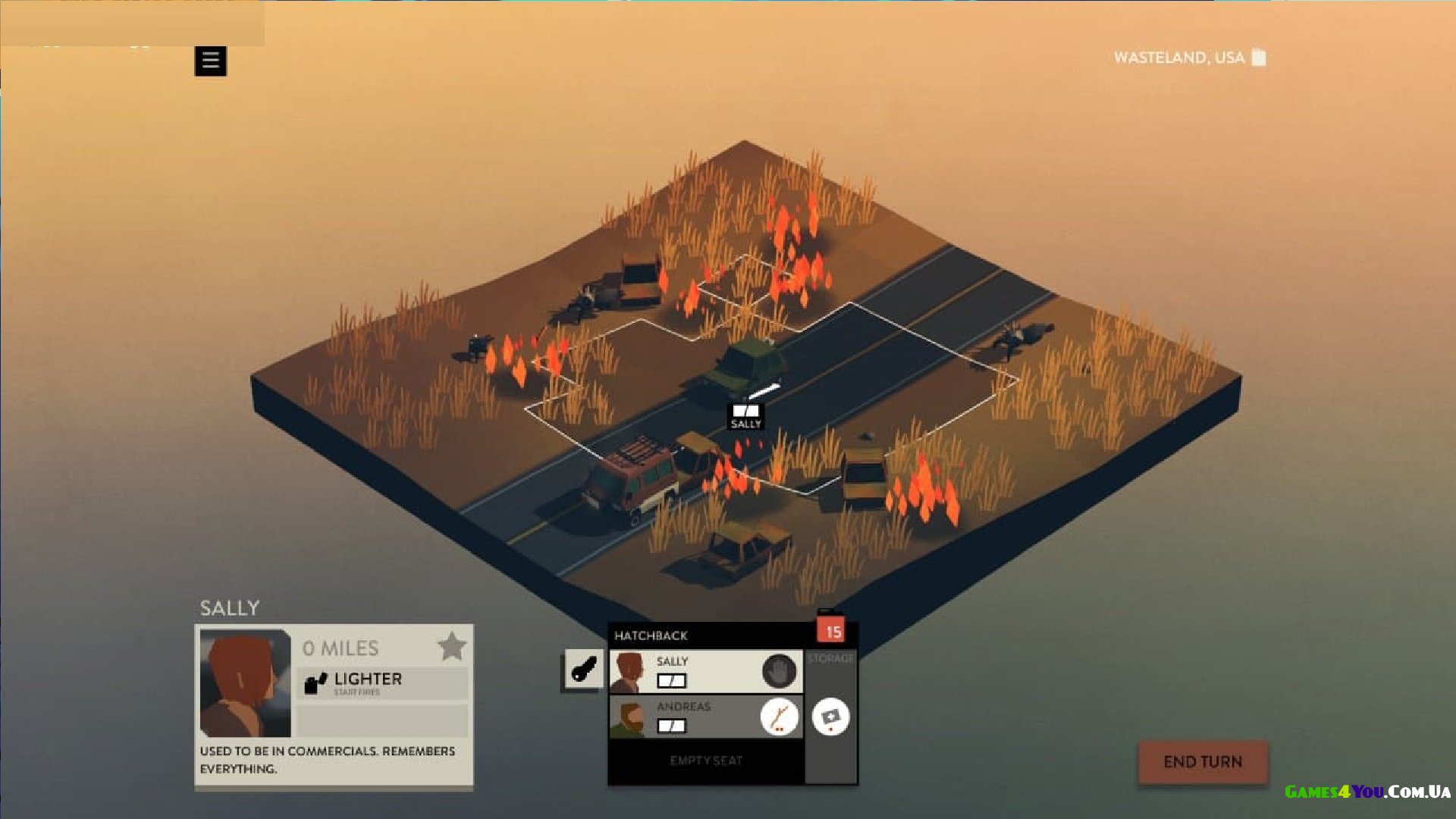End the current turn
Image resolution: width=1456 pixels, height=819 pixels.
(x=1202, y=761)
